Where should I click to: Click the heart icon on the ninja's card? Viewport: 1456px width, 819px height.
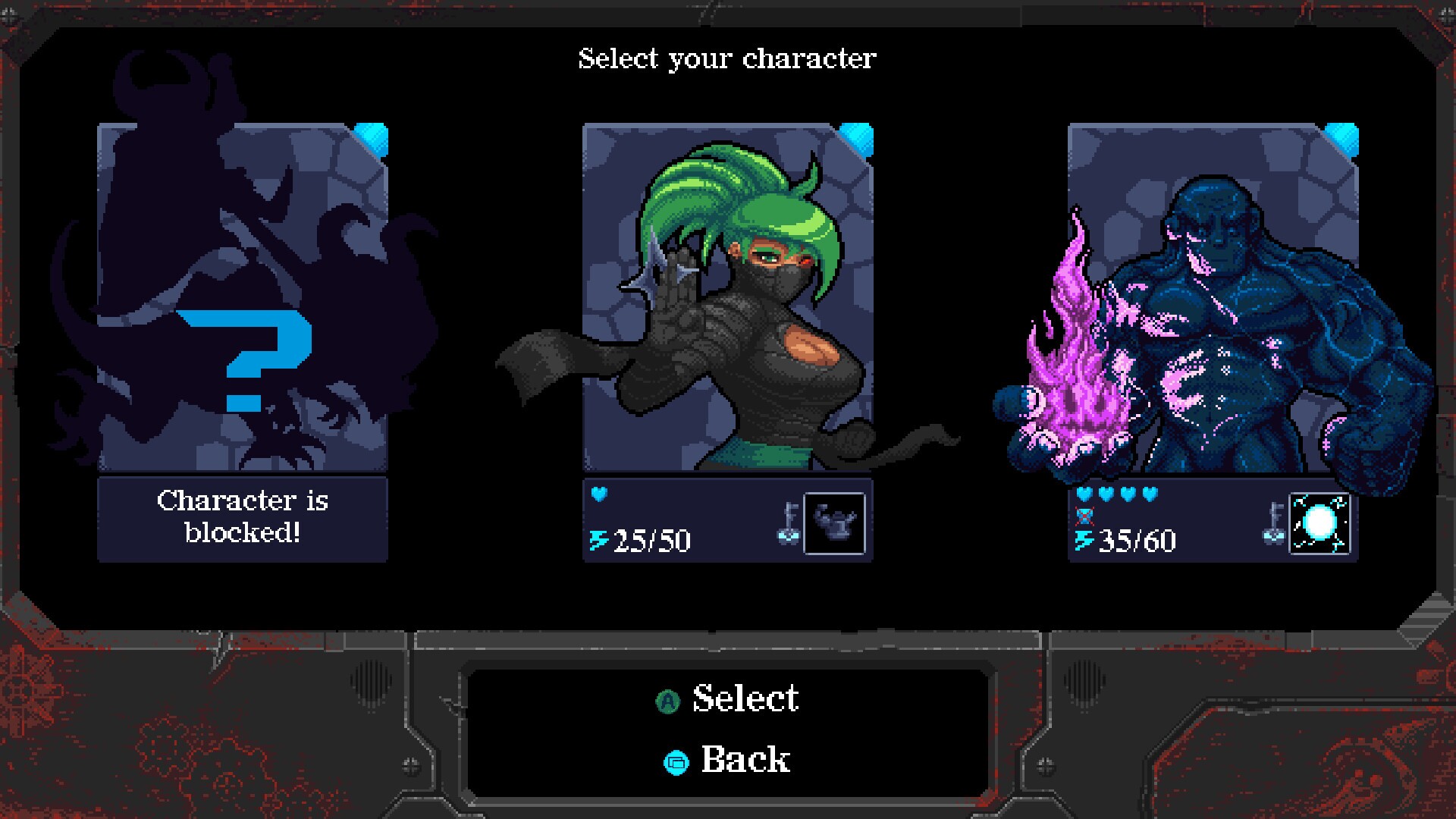click(x=598, y=495)
